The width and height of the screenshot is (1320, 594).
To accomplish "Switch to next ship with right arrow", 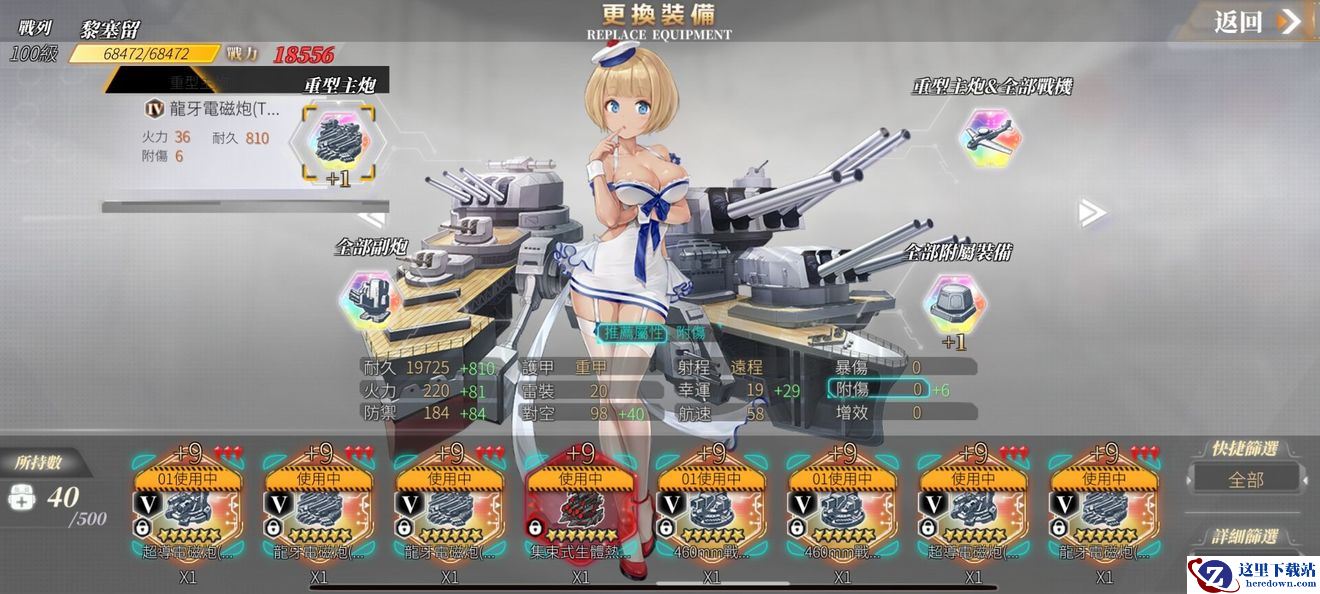I will [x=1091, y=211].
